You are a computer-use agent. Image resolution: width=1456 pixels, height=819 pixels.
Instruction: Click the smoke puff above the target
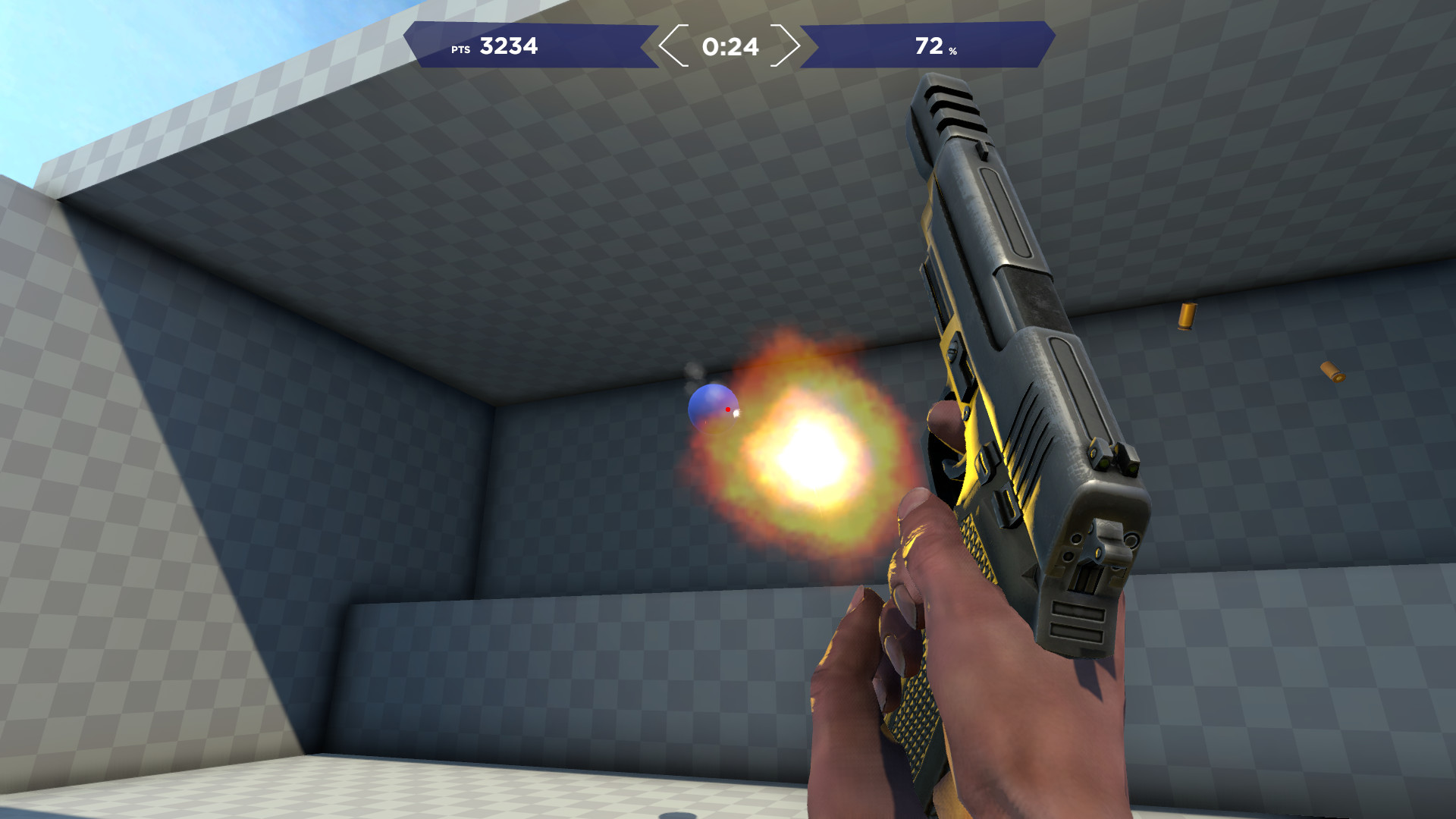tap(694, 371)
